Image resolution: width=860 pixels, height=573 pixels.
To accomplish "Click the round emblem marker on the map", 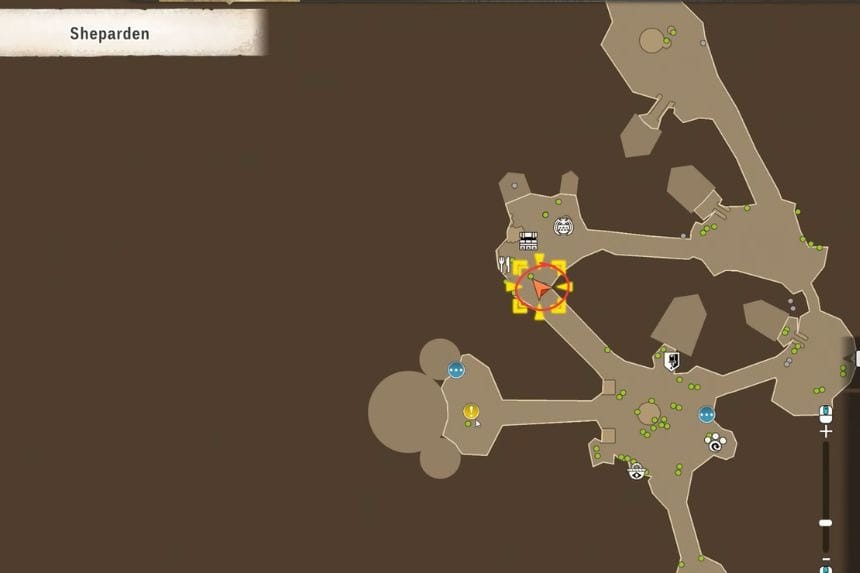I will point(563,227).
